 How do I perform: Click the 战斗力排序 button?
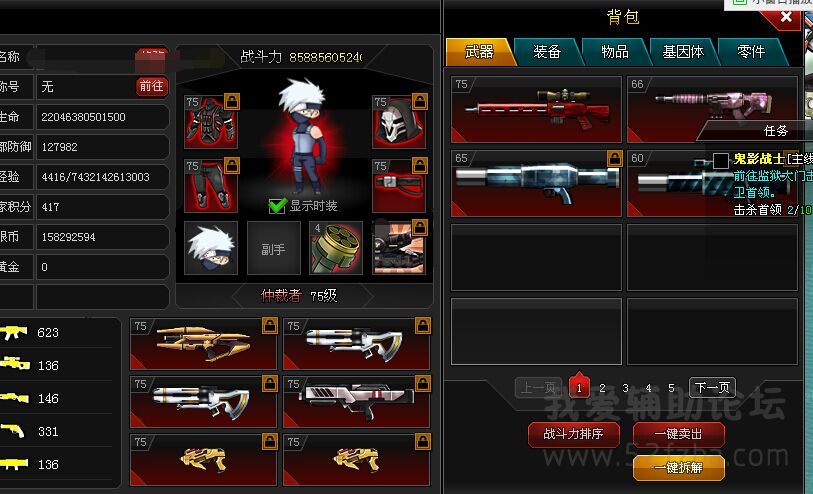(574, 434)
